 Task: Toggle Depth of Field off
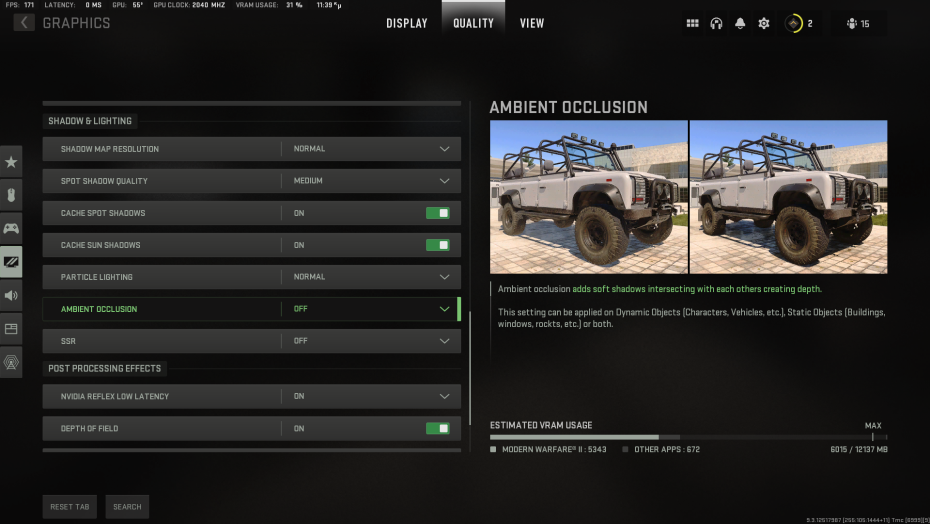437,428
